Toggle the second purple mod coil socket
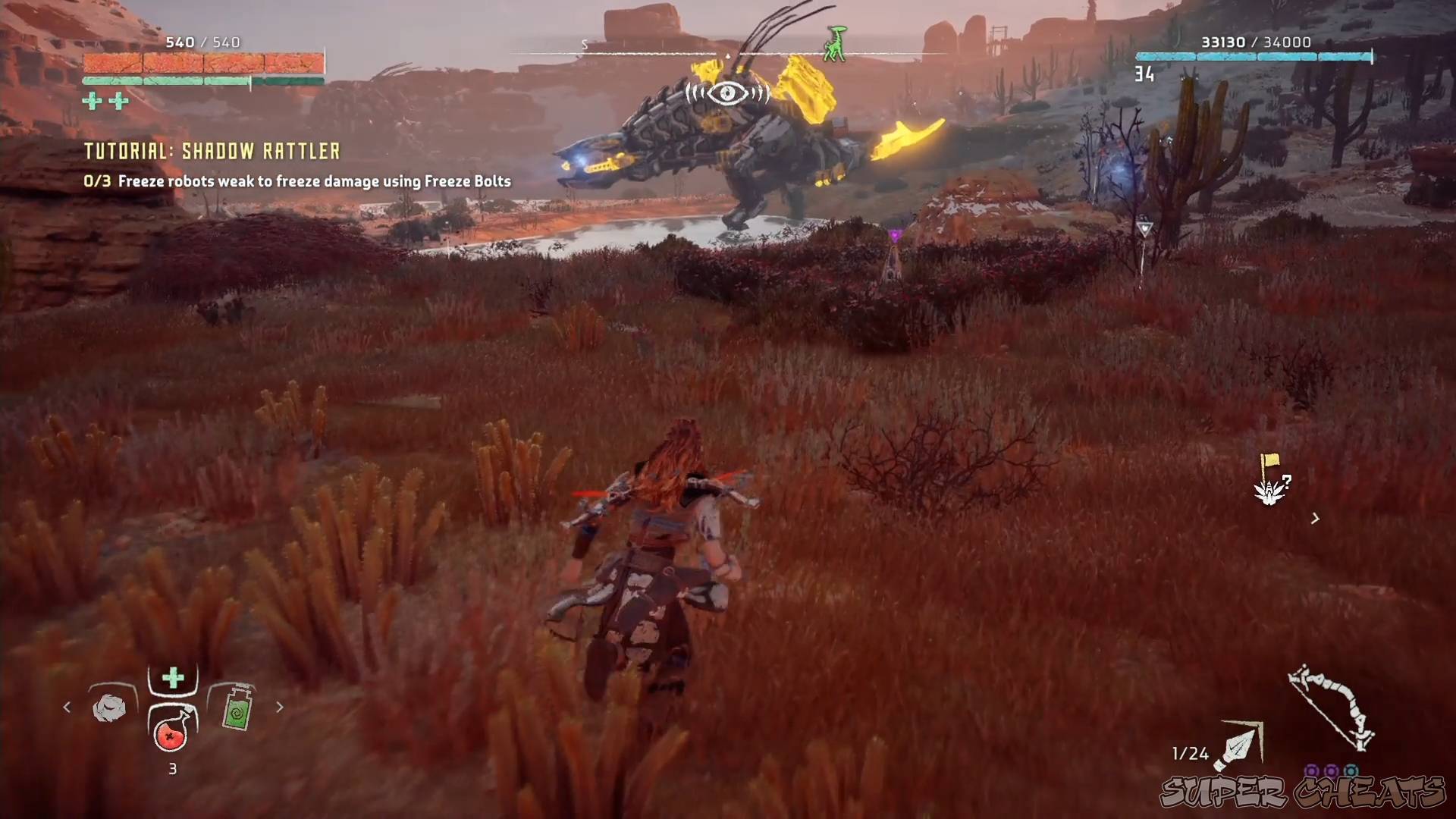This screenshot has width=1456, height=819. pos(1331,770)
